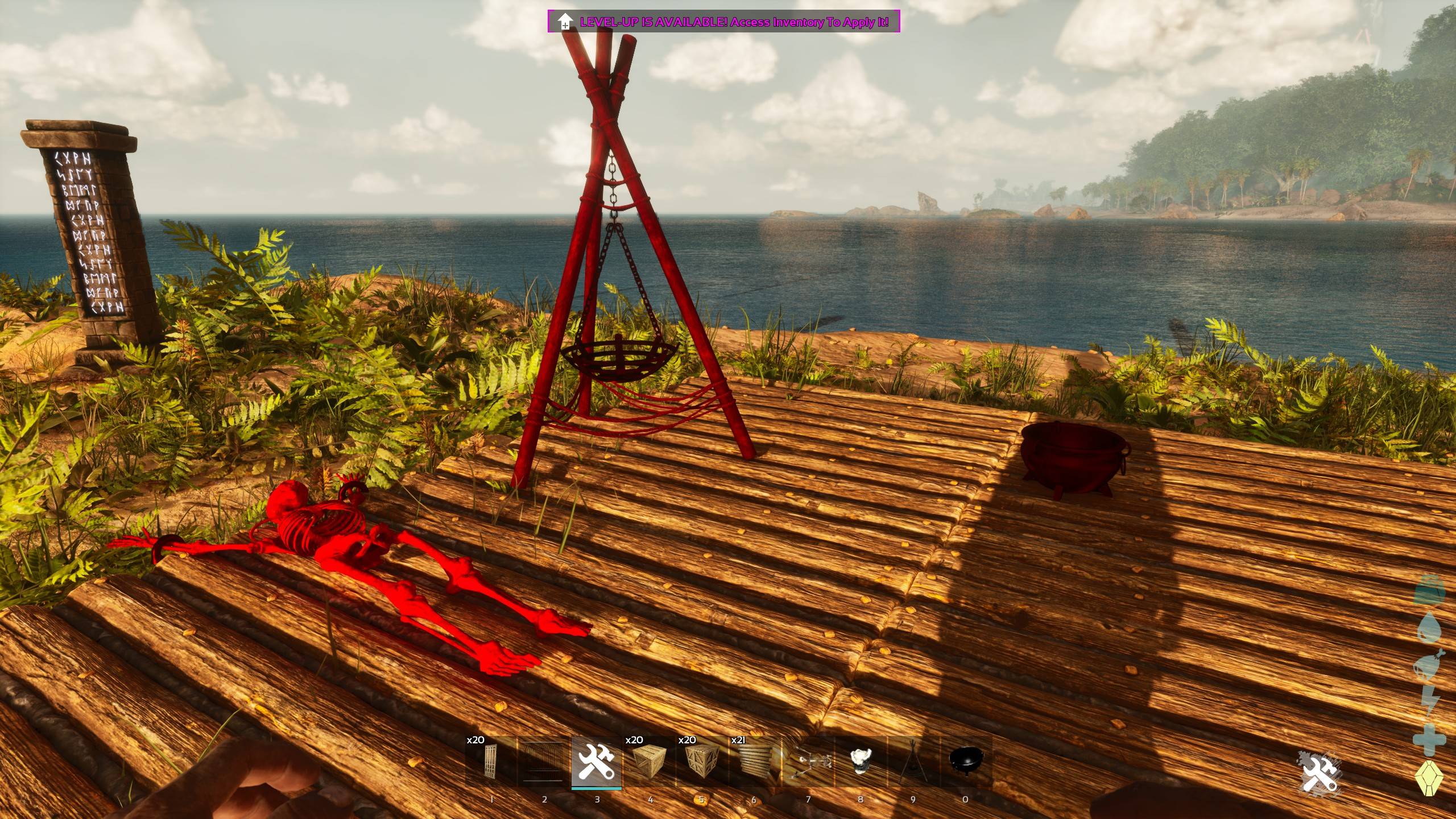This screenshot has width=1456, height=819.
Task: Choose the black cauldron hotbar slot
Action: pyautogui.click(x=966, y=761)
